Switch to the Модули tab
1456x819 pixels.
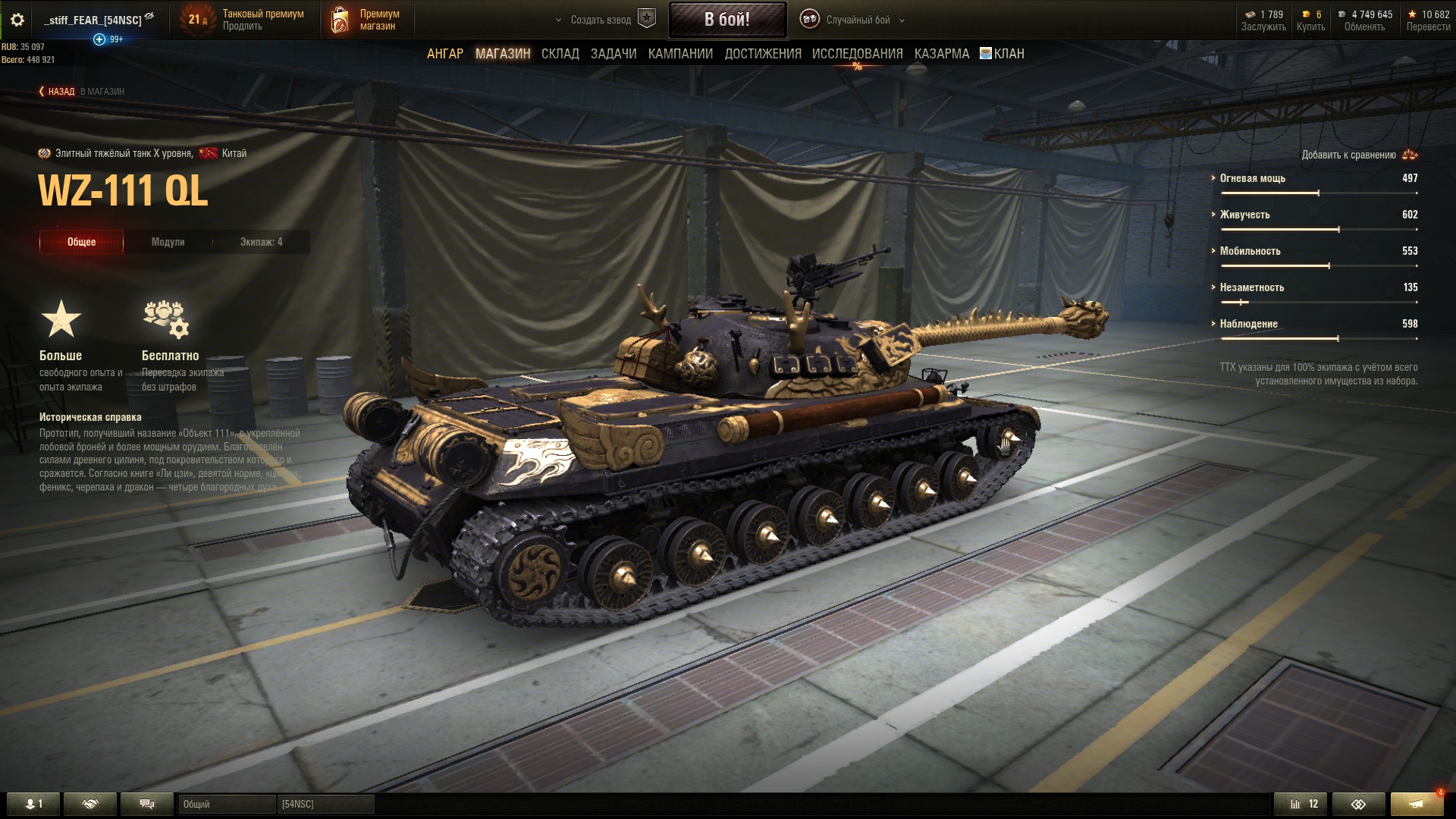[168, 242]
